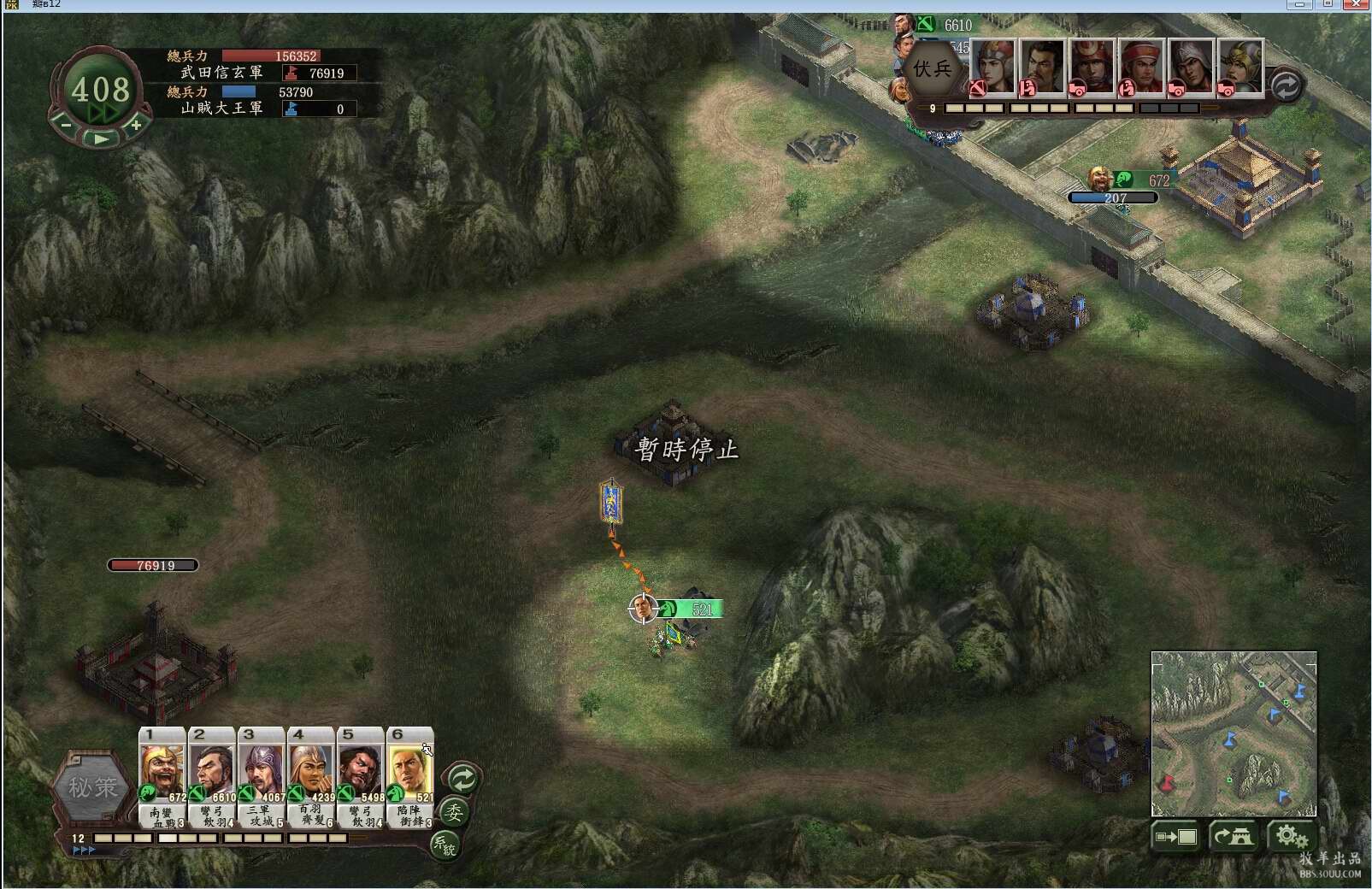Increase battle speed with the plus button

(x=136, y=125)
